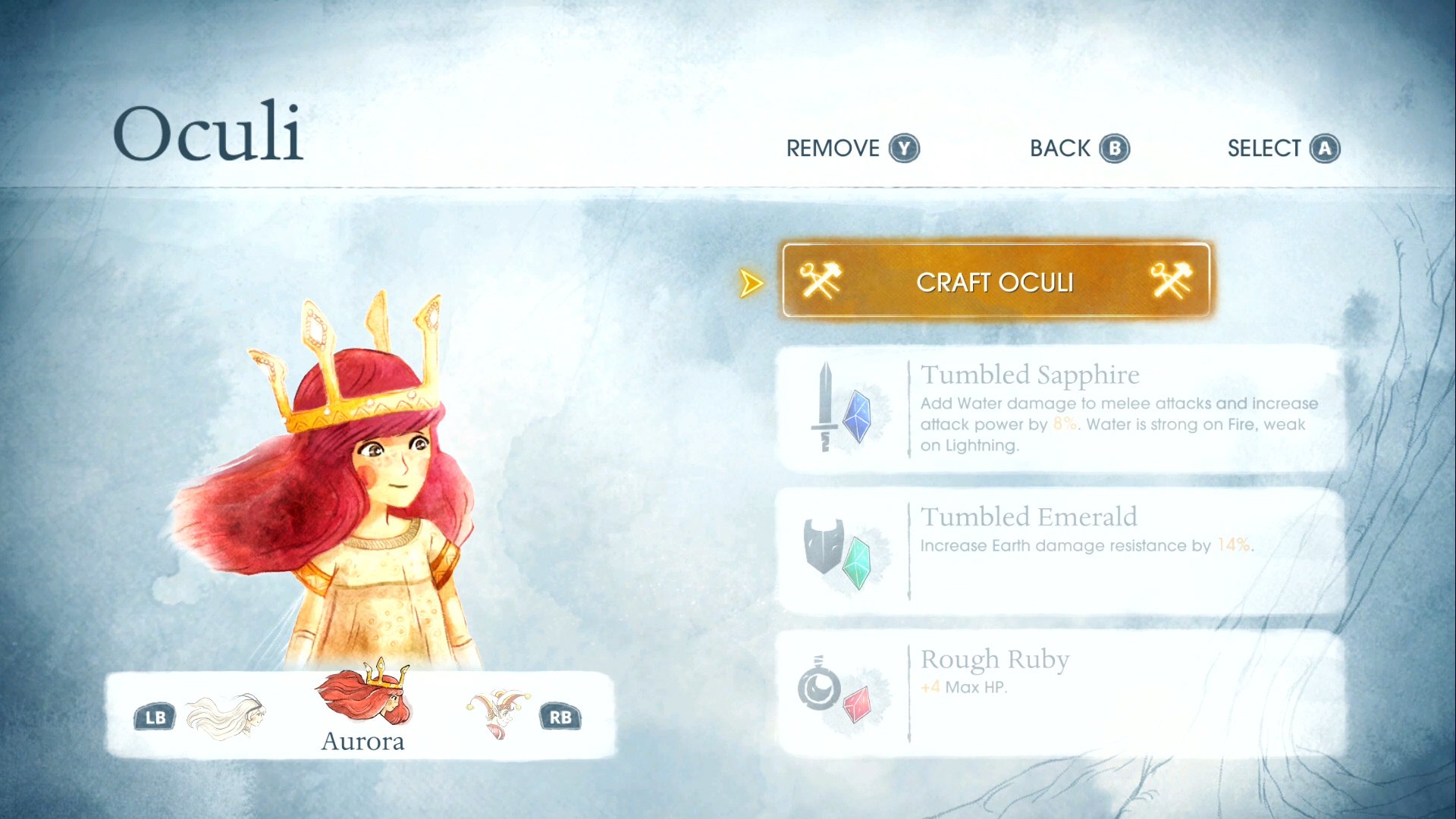Toggle the LB shoulder button indicator

pyautogui.click(x=154, y=715)
